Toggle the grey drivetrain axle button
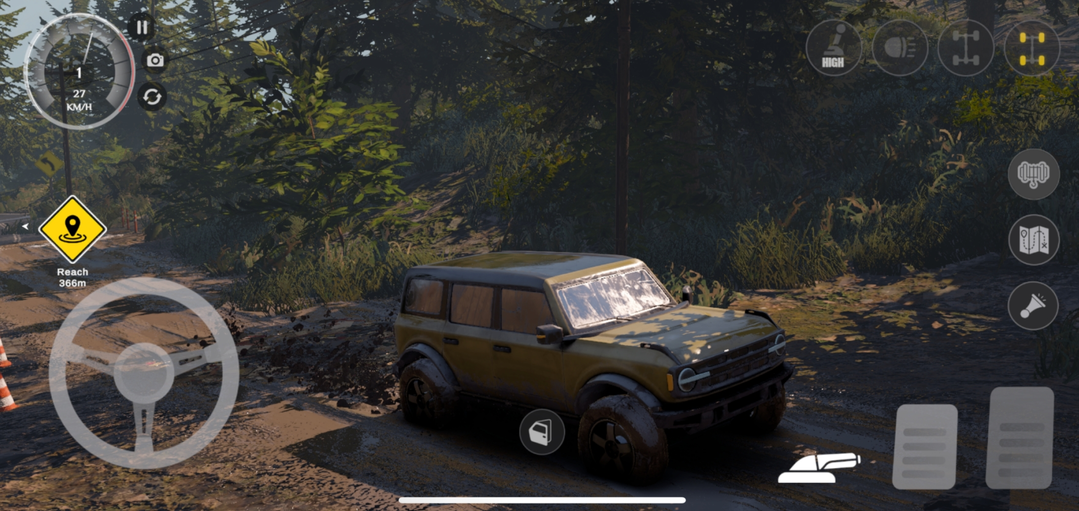This screenshot has width=1079, height=511. 966,47
